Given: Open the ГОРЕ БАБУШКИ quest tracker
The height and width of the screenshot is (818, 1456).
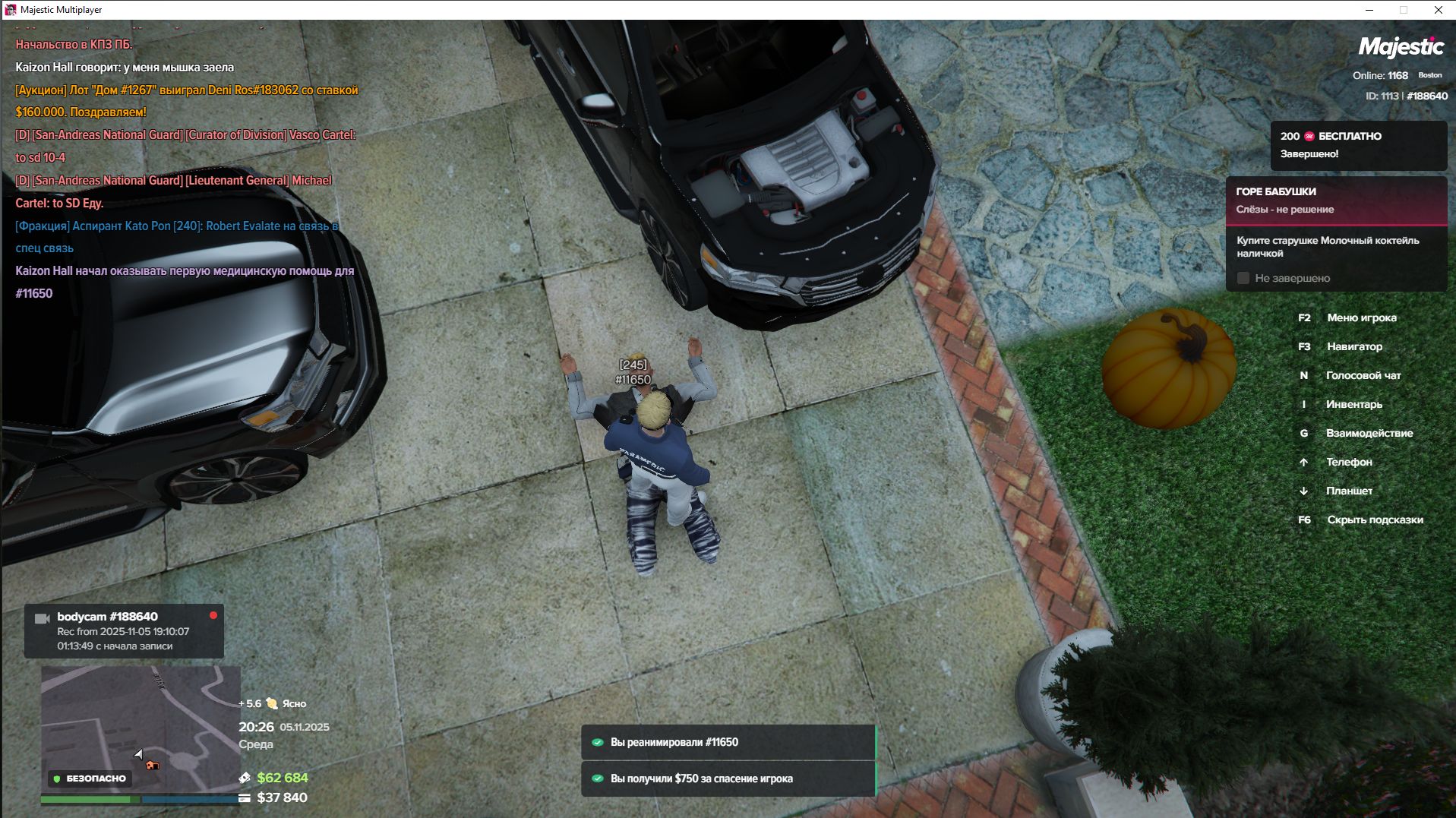Looking at the screenshot, I should click(1335, 201).
